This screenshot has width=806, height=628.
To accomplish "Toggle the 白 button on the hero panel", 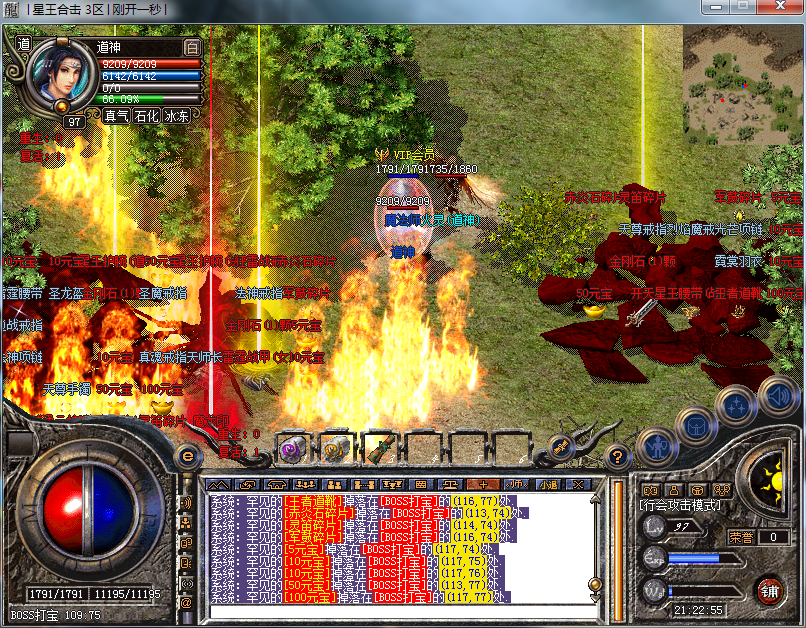I will [193, 47].
